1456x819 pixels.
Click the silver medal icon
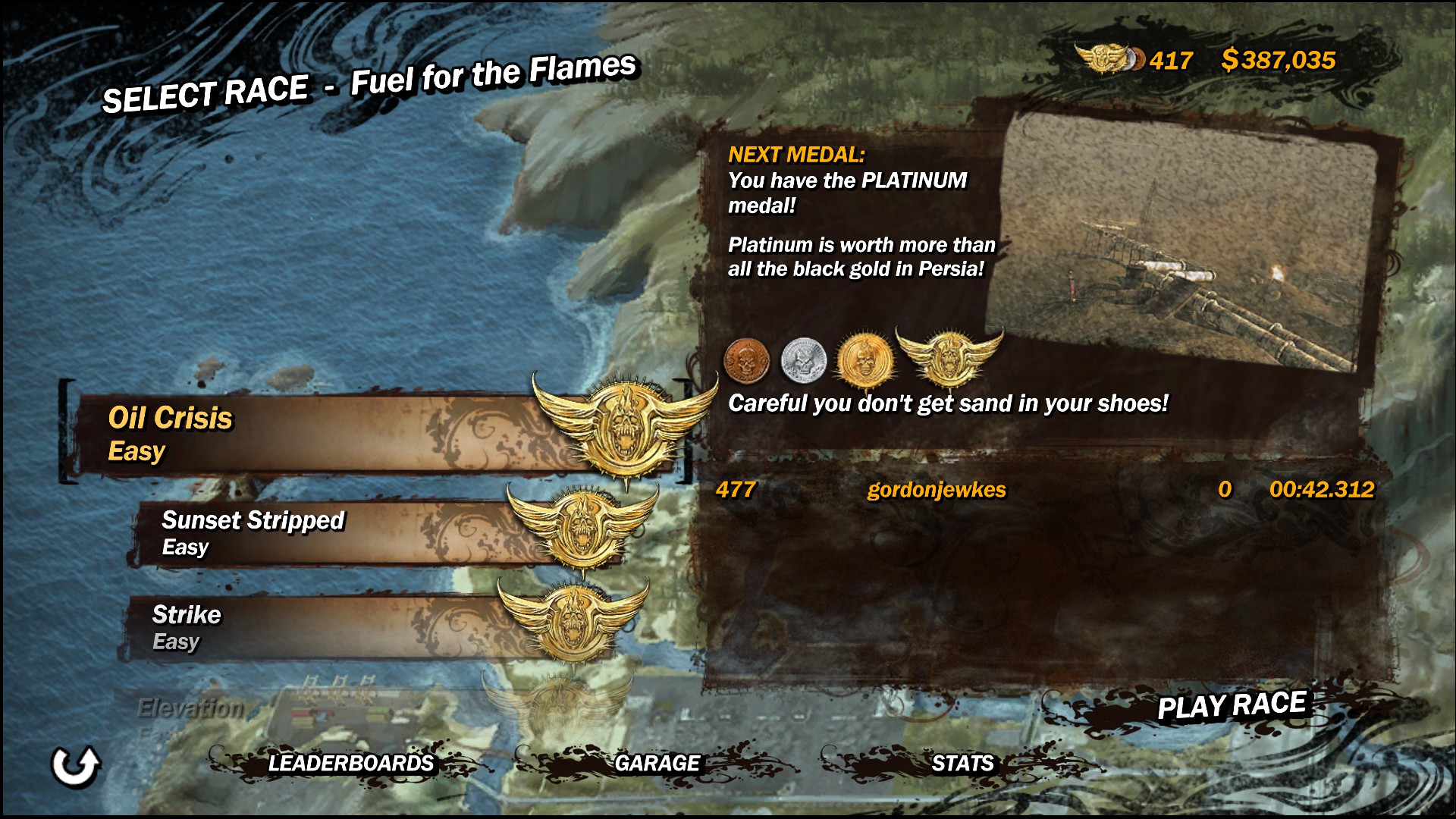pos(803,359)
